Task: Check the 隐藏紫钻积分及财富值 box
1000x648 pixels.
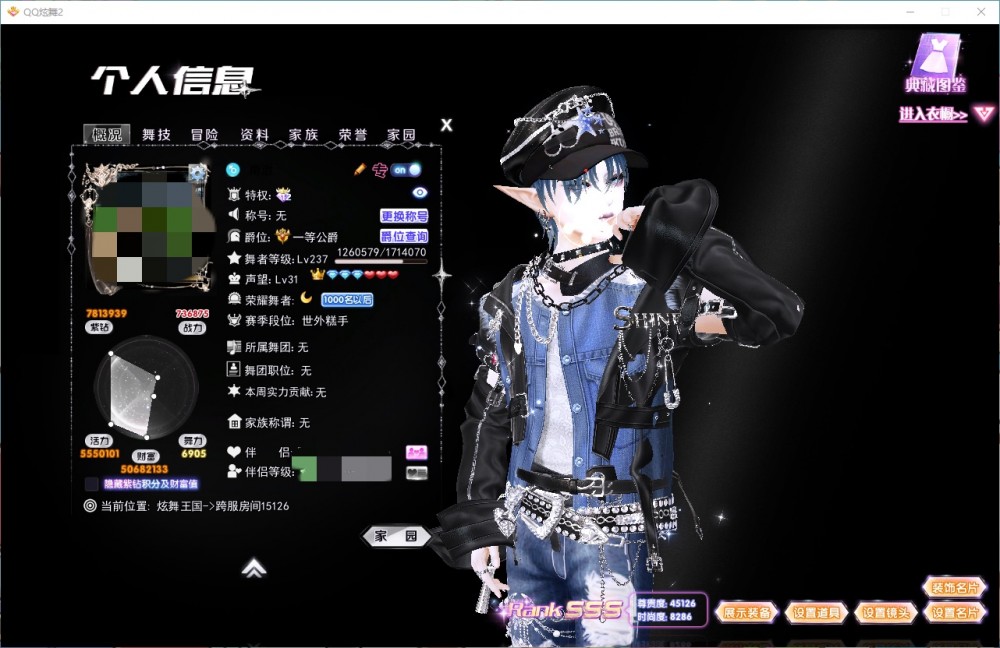Action: pos(92,484)
